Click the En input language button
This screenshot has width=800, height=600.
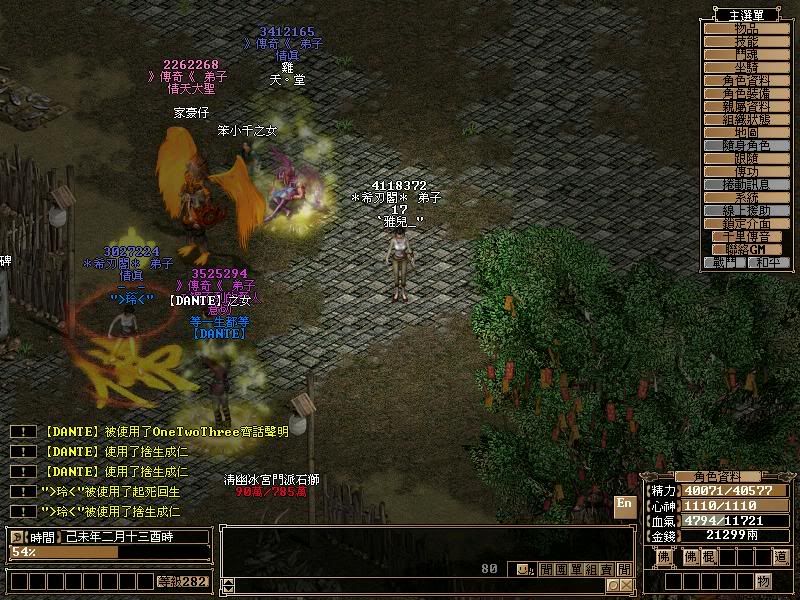[624, 505]
